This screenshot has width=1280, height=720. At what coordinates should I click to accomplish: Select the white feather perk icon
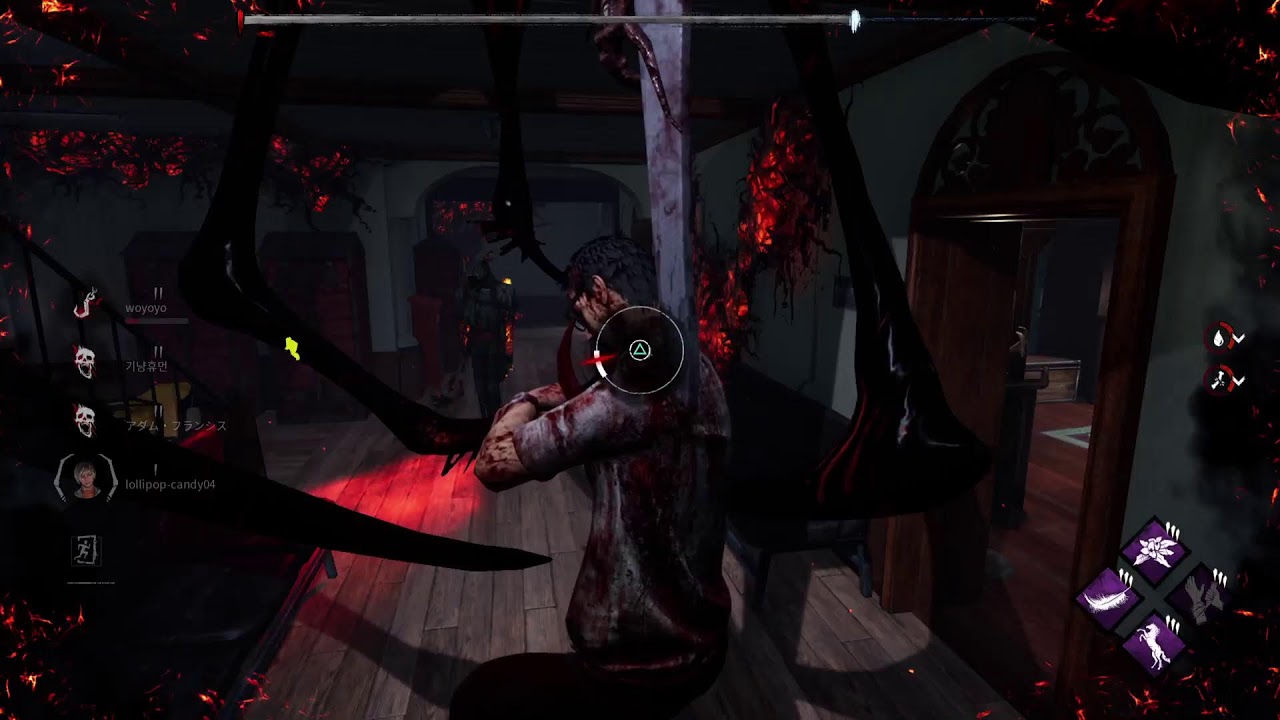[1110, 597]
